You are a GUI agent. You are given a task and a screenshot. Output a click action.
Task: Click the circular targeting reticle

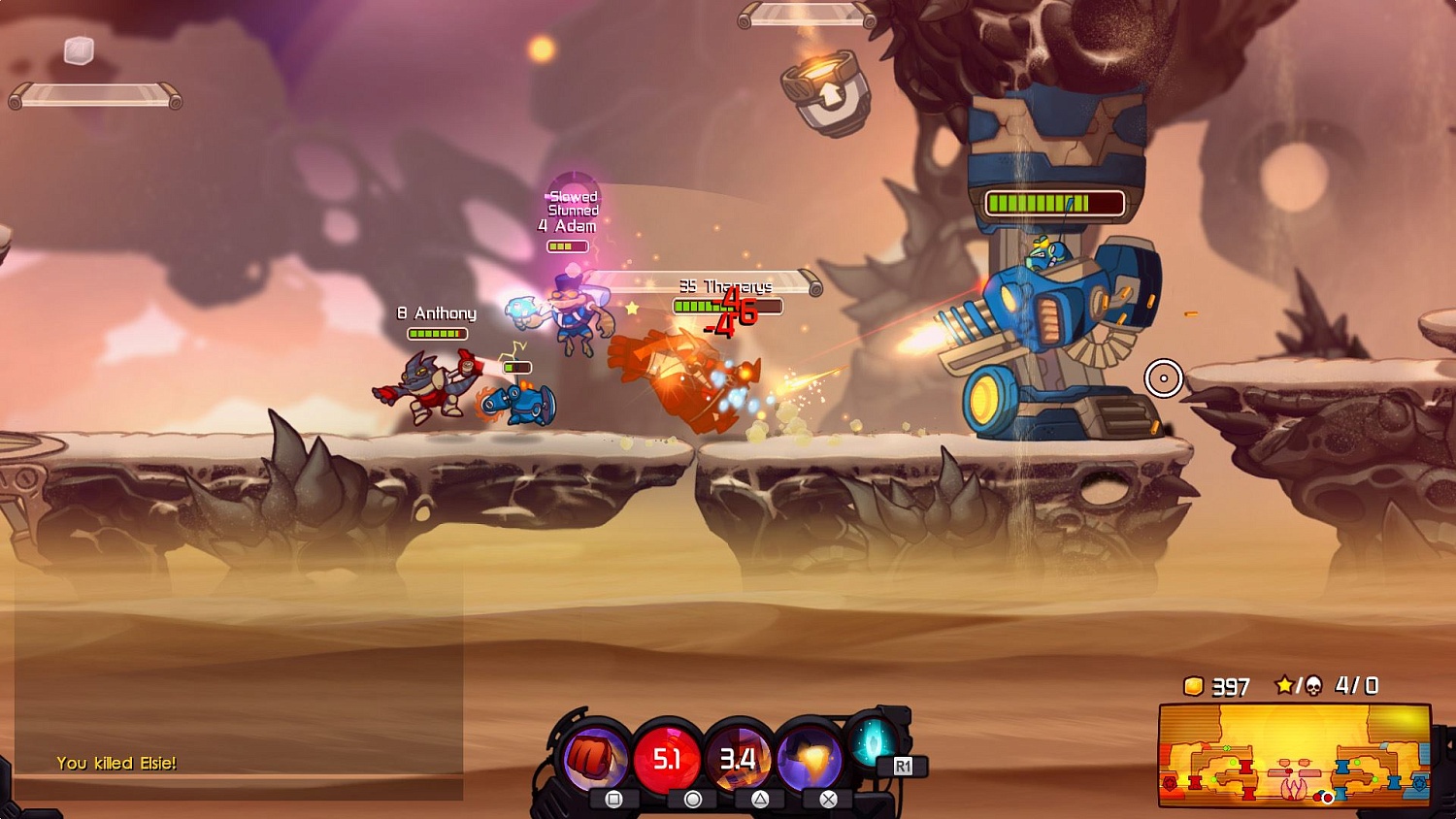pyautogui.click(x=1164, y=379)
